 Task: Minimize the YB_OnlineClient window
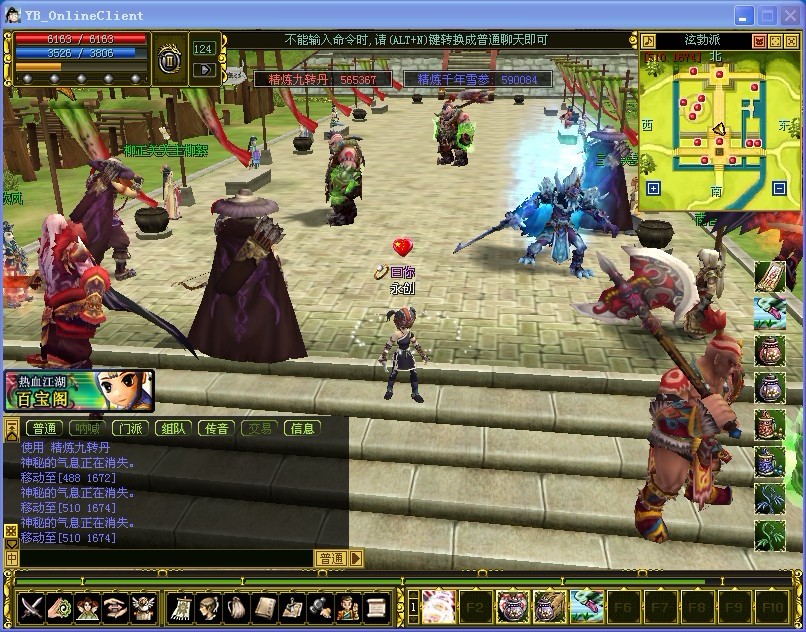[x=744, y=15]
